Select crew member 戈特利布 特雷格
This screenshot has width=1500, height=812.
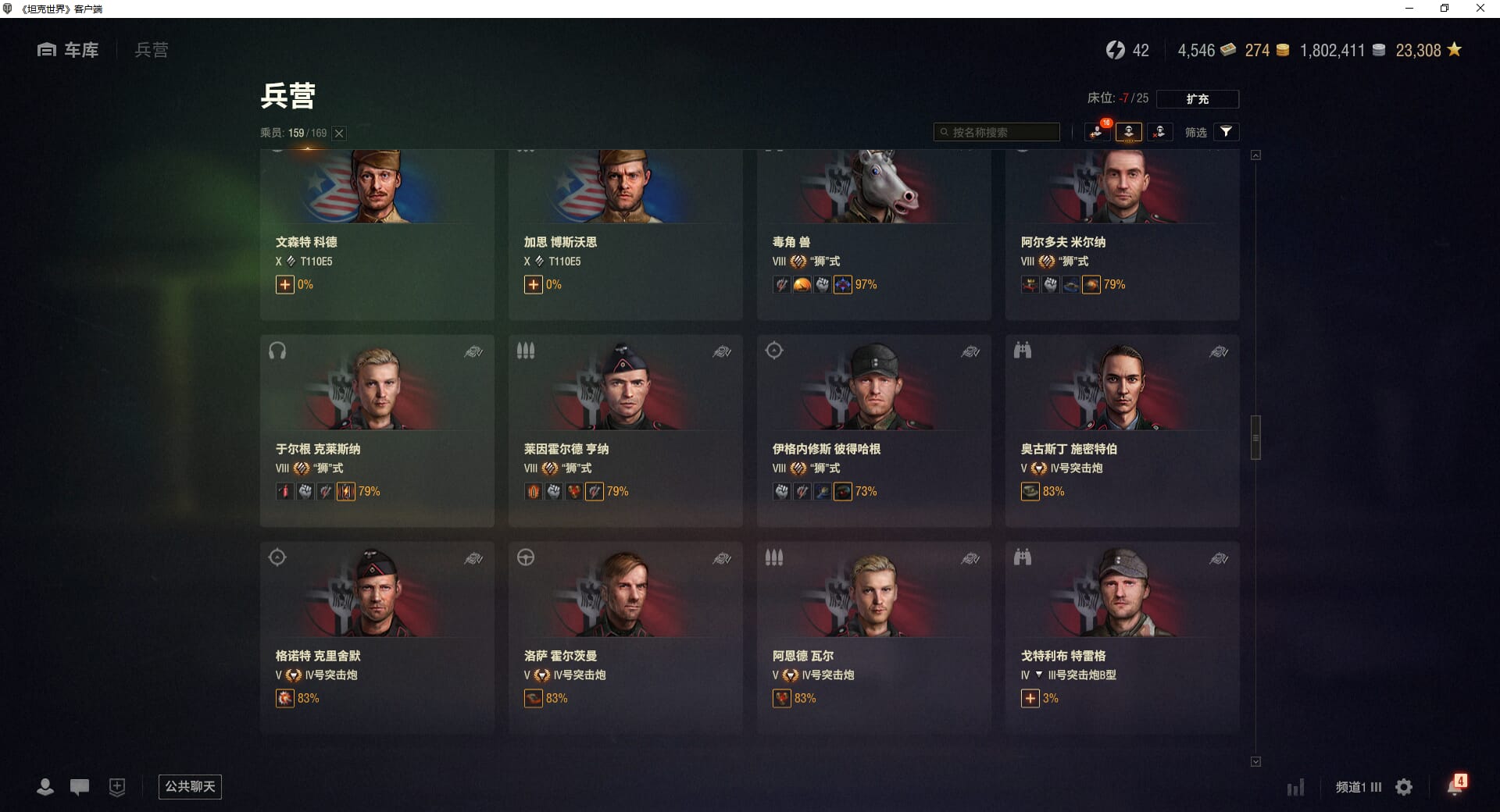click(x=1122, y=636)
